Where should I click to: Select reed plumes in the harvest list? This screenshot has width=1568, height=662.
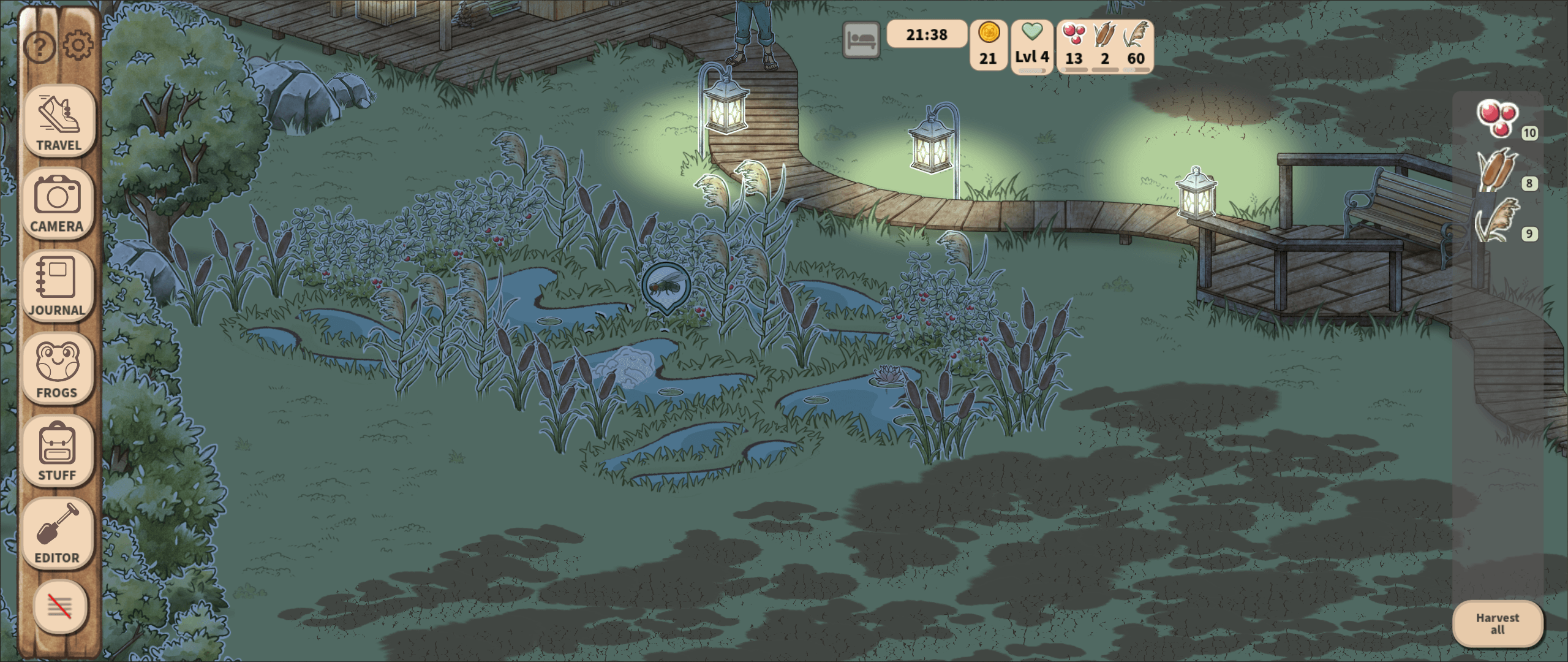[x=1498, y=220]
